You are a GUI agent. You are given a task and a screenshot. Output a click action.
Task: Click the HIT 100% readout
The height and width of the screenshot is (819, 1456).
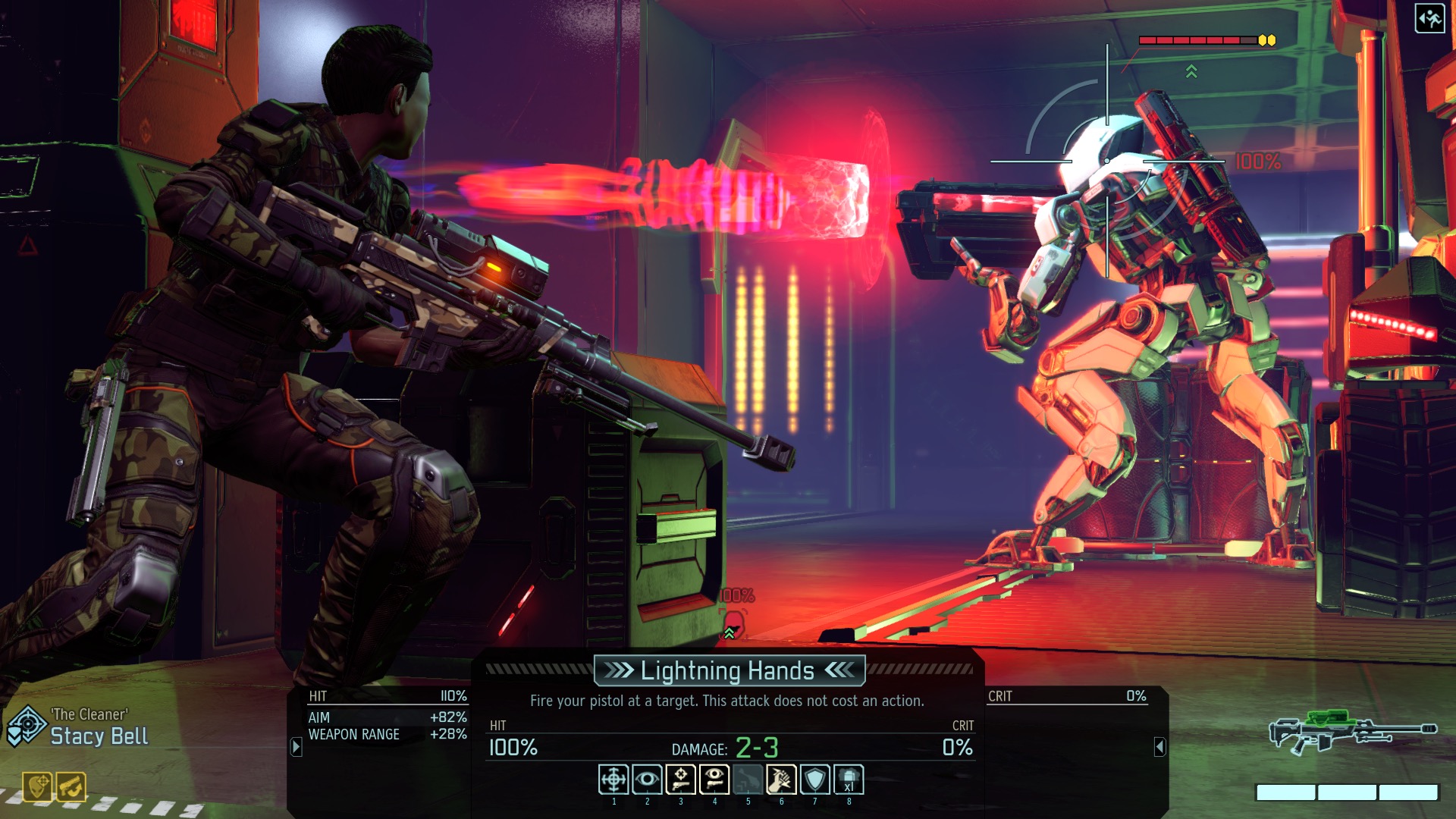(x=513, y=748)
